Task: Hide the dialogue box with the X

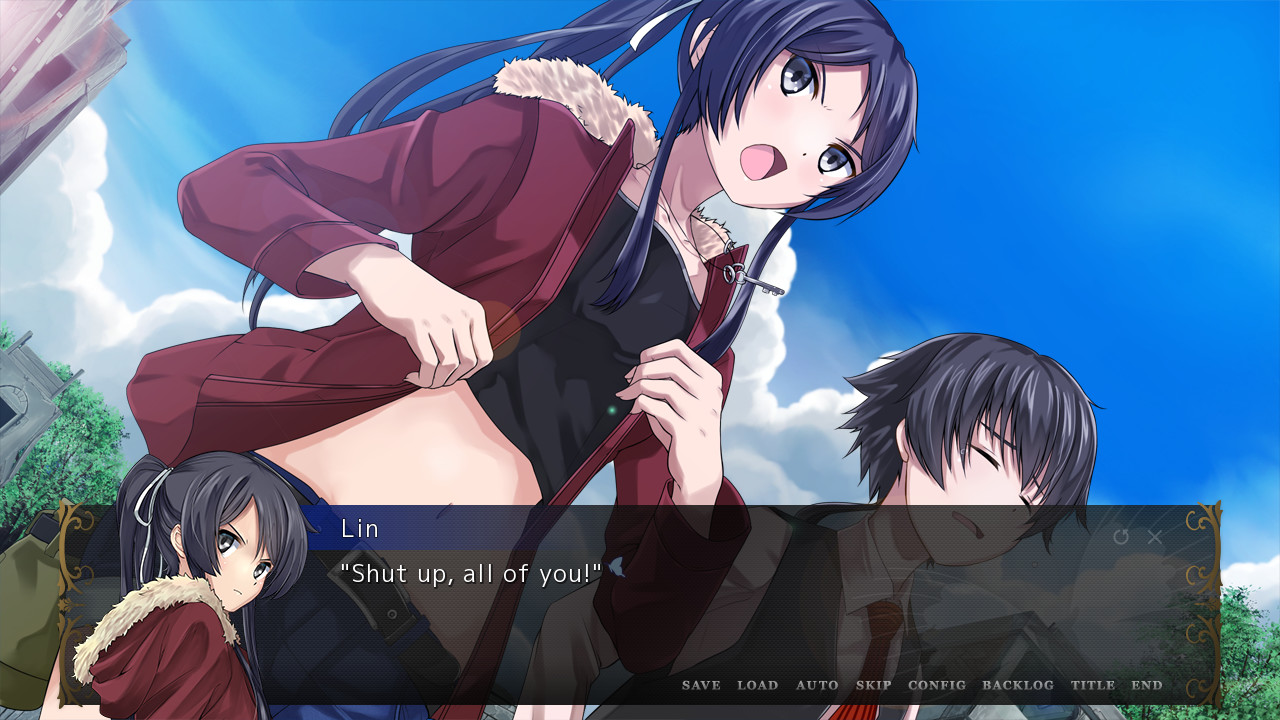Action: (1155, 537)
